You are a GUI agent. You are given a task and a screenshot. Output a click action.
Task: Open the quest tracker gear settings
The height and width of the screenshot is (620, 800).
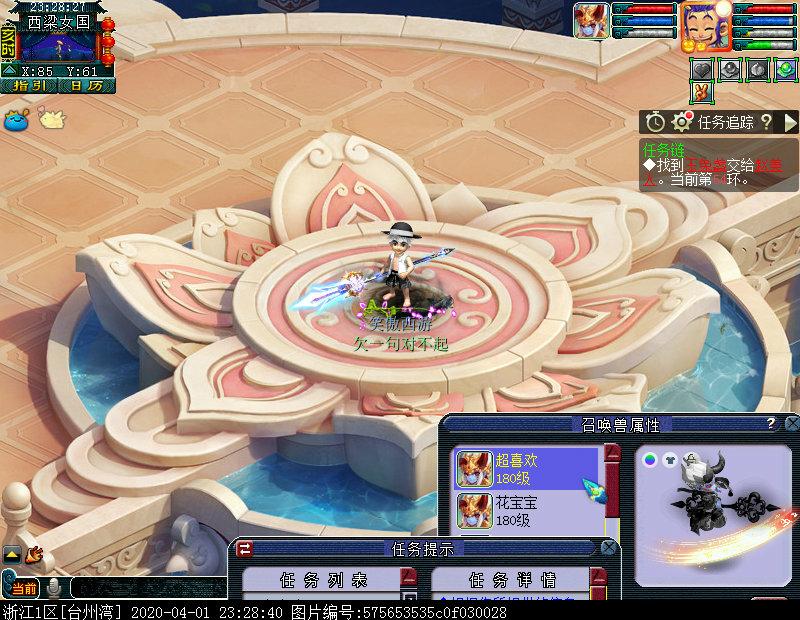[x=683, y=122]
